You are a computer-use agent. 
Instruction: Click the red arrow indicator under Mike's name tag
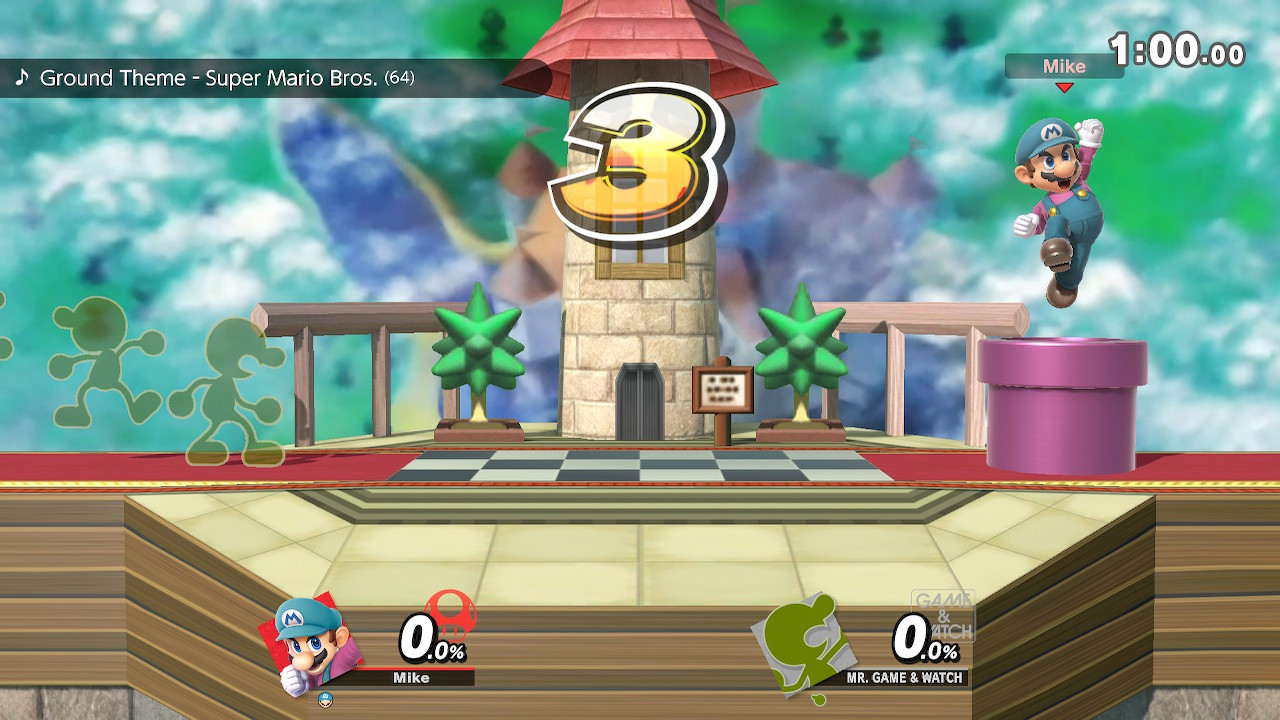[1064, 86]
